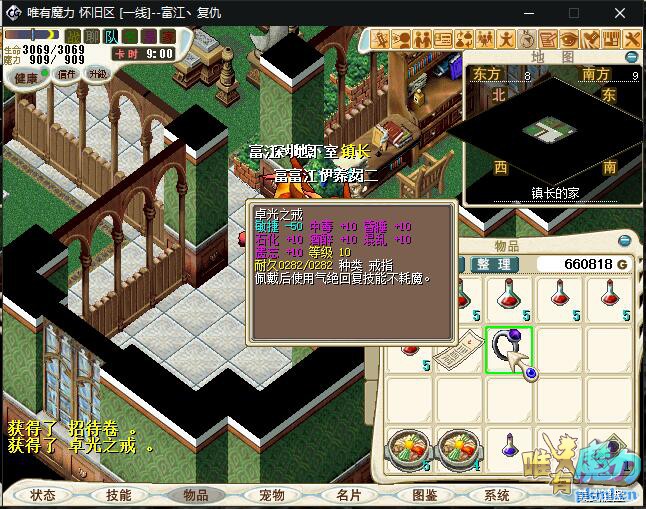Screen dimensions: 646x509
Task: Open the 宠物 pets tab
Action: click(x=271, y=495)
